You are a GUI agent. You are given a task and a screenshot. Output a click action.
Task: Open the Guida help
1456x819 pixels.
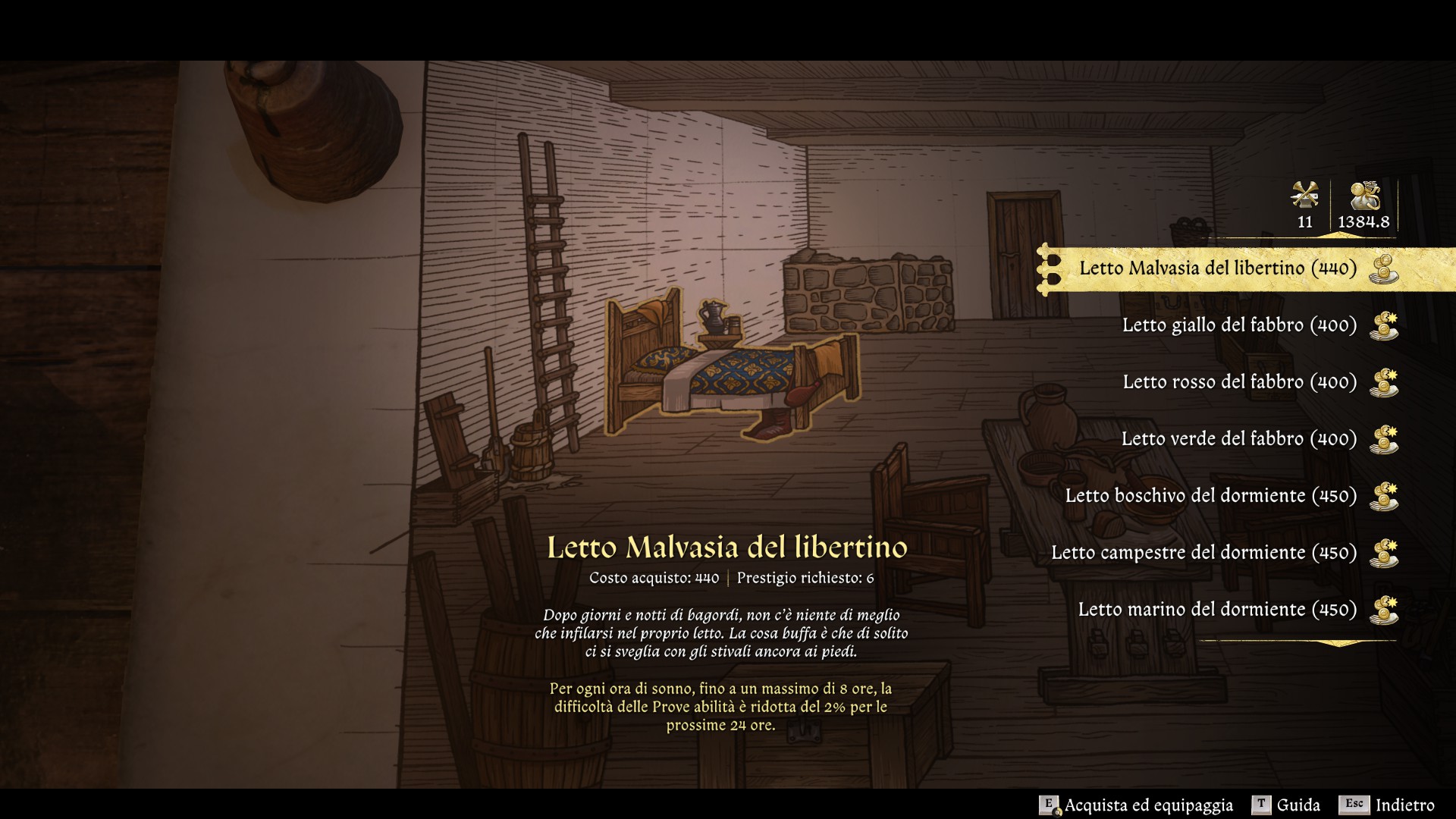[x=1286, y=805]
